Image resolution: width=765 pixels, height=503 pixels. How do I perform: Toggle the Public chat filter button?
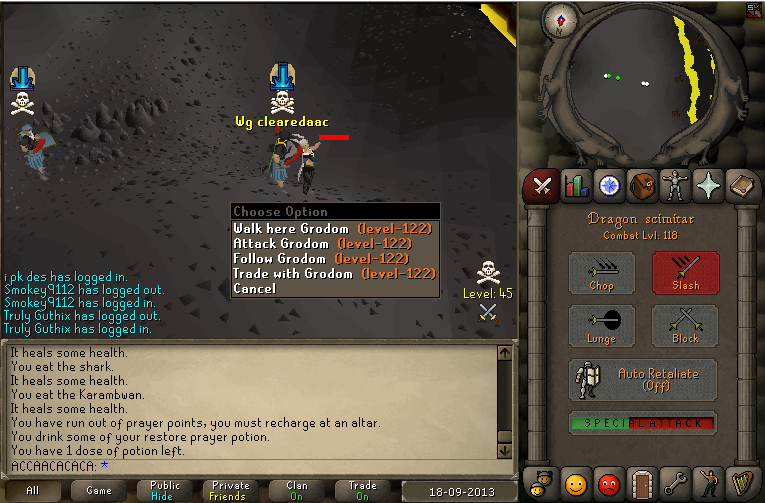[165, 491]
